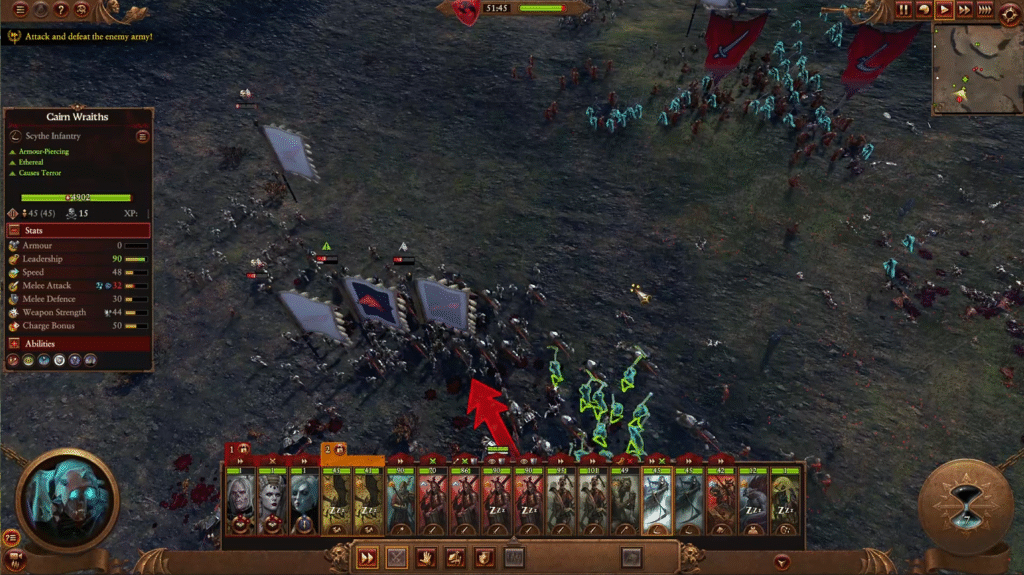The height and width of the screenshot is (575, 1024).
Task: Click the raised hand halt order button
Action: [x=425, y=558]
